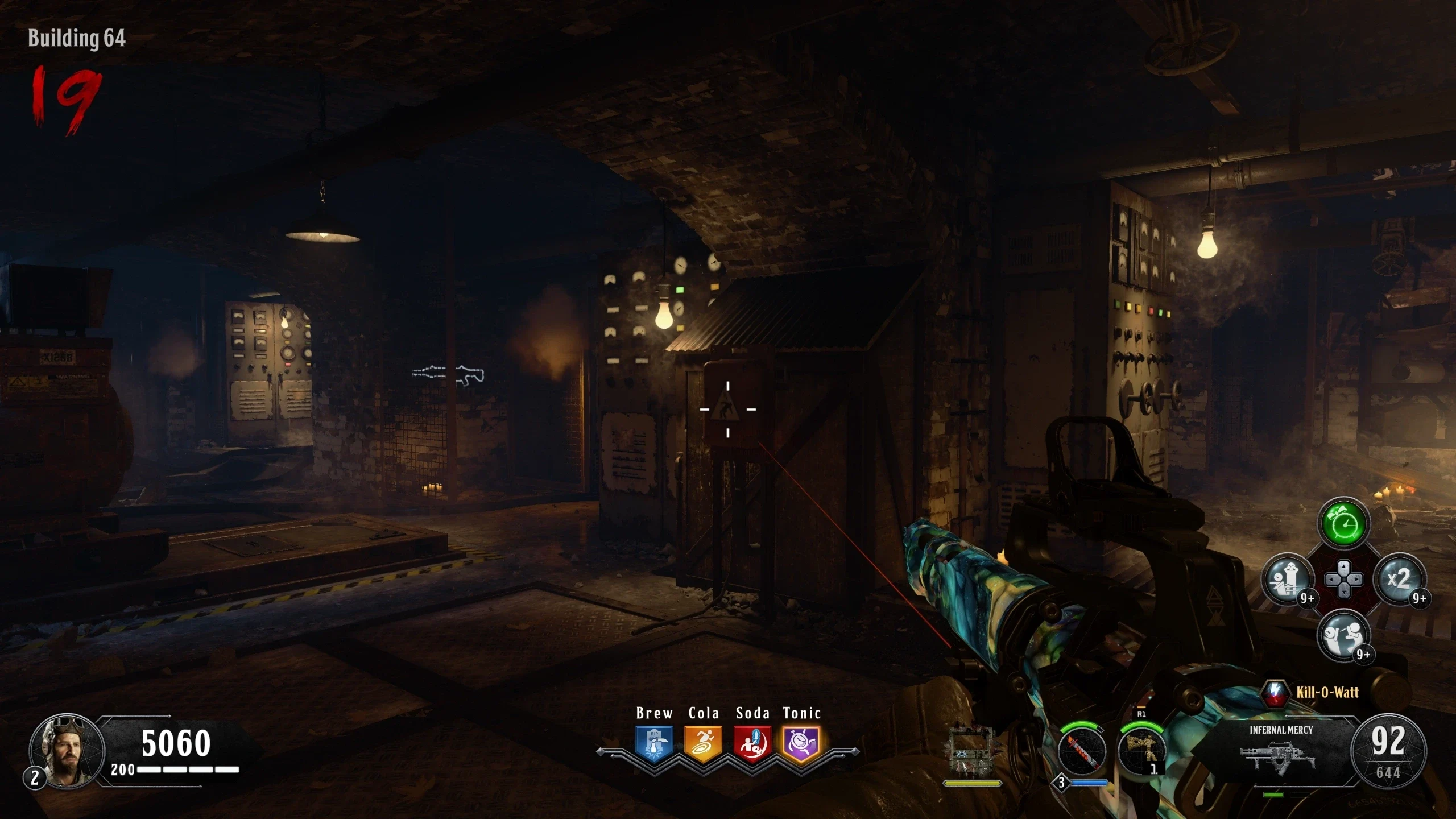Screen dimensions: 1456x819
Task: Select the orange Cola perk icon
Action: coord(704,743)
